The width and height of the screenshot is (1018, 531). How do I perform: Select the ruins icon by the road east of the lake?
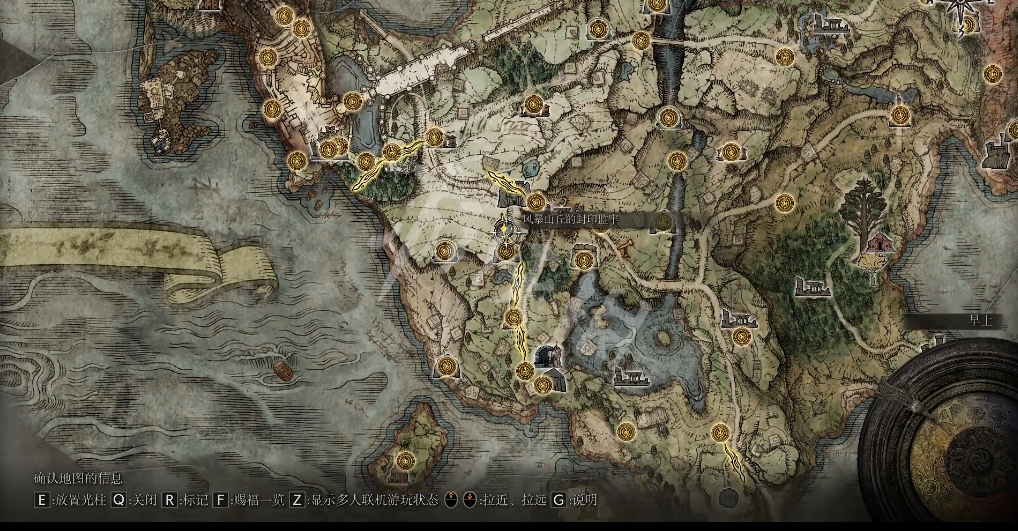738,317
